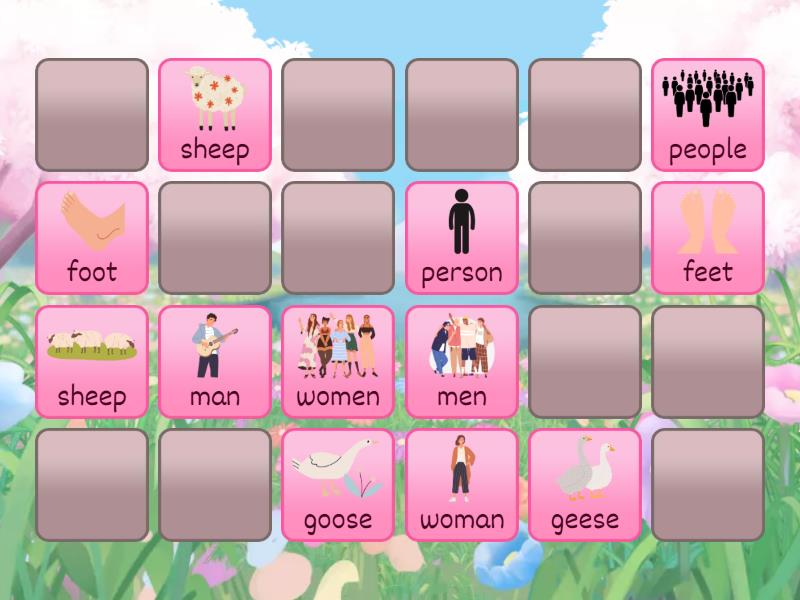Select the 'geese' card
Image resolution: width=800 pixels, height=600 pixels.
tap(585, 485)
